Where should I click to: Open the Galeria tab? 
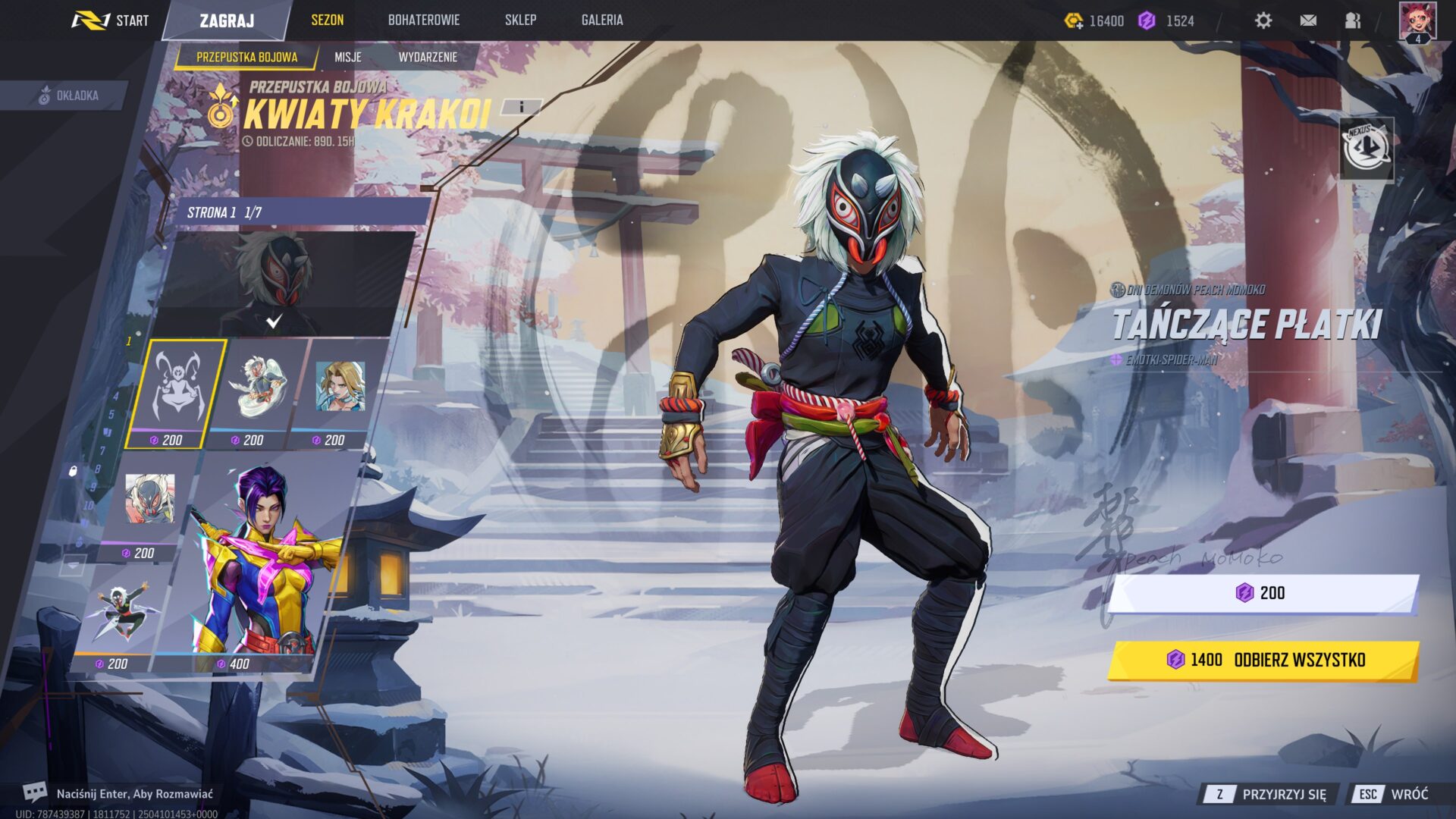pyautogui.click(x=602, y=20)
